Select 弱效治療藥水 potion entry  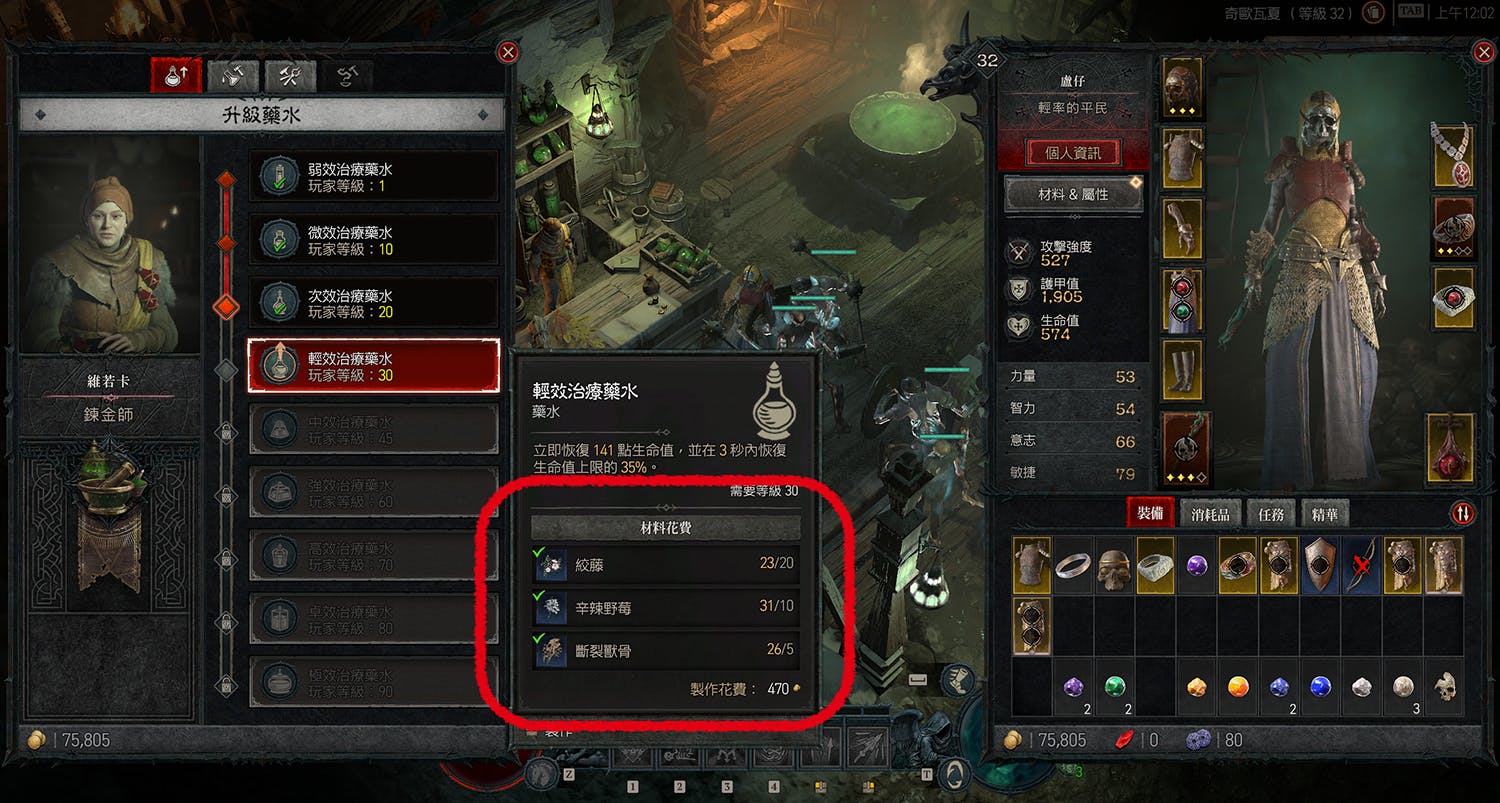pos(373,177)
